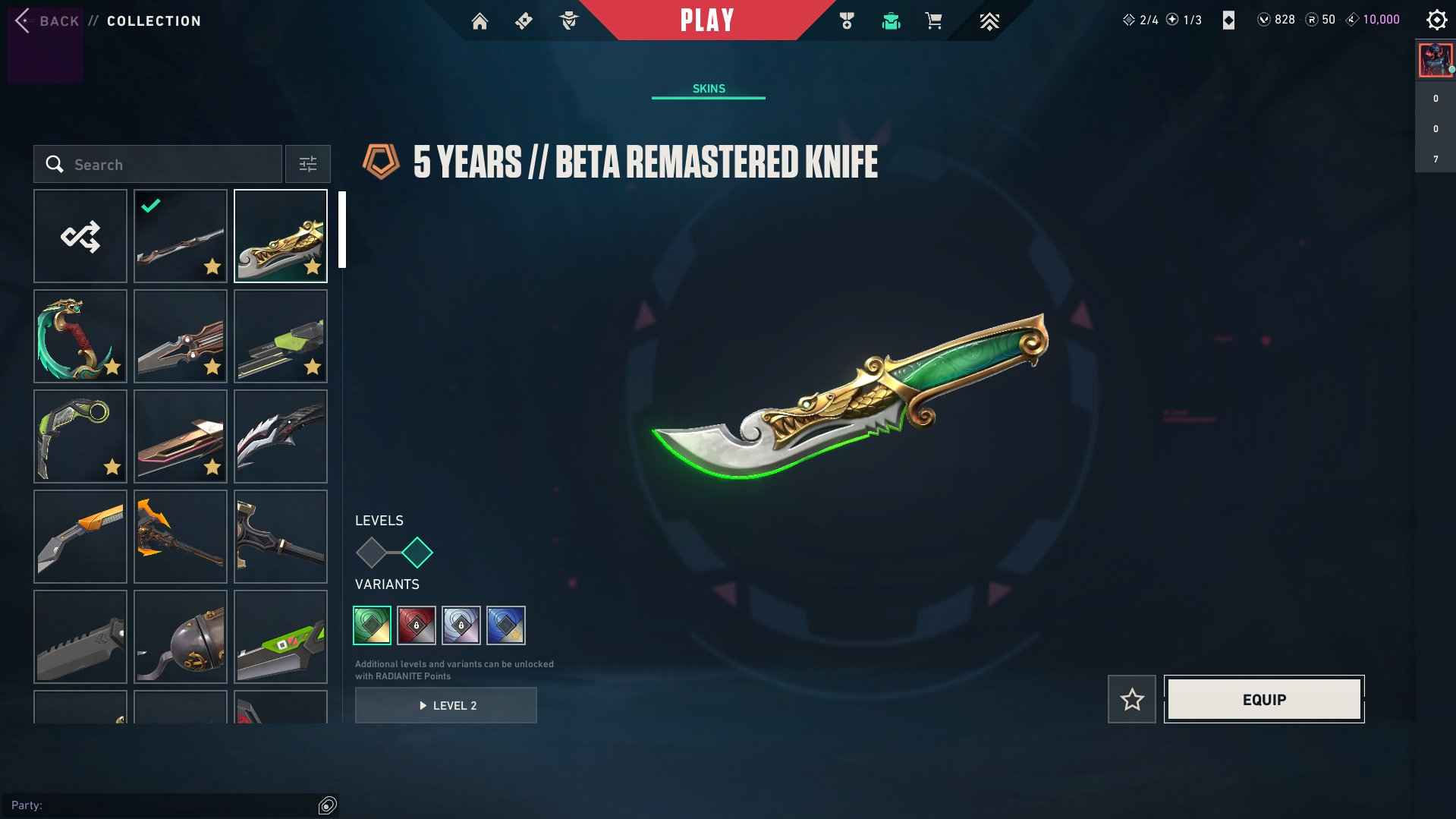Viewport: 1456px width, 819px height.
Task: Open the Collection via green backpack icon
Action: click(x=891, y=20)
